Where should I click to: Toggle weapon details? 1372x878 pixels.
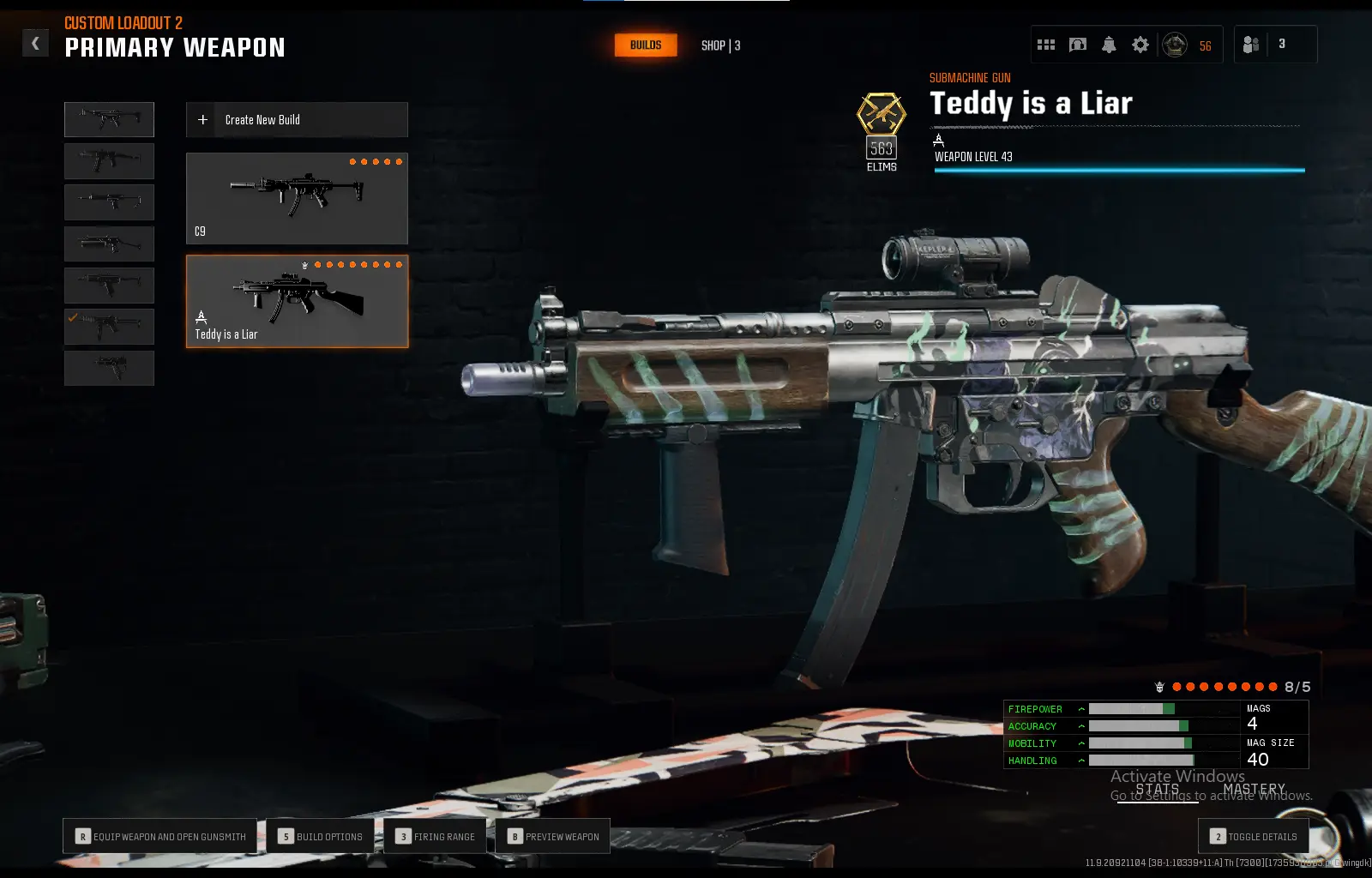click(x=1254, y=836)
